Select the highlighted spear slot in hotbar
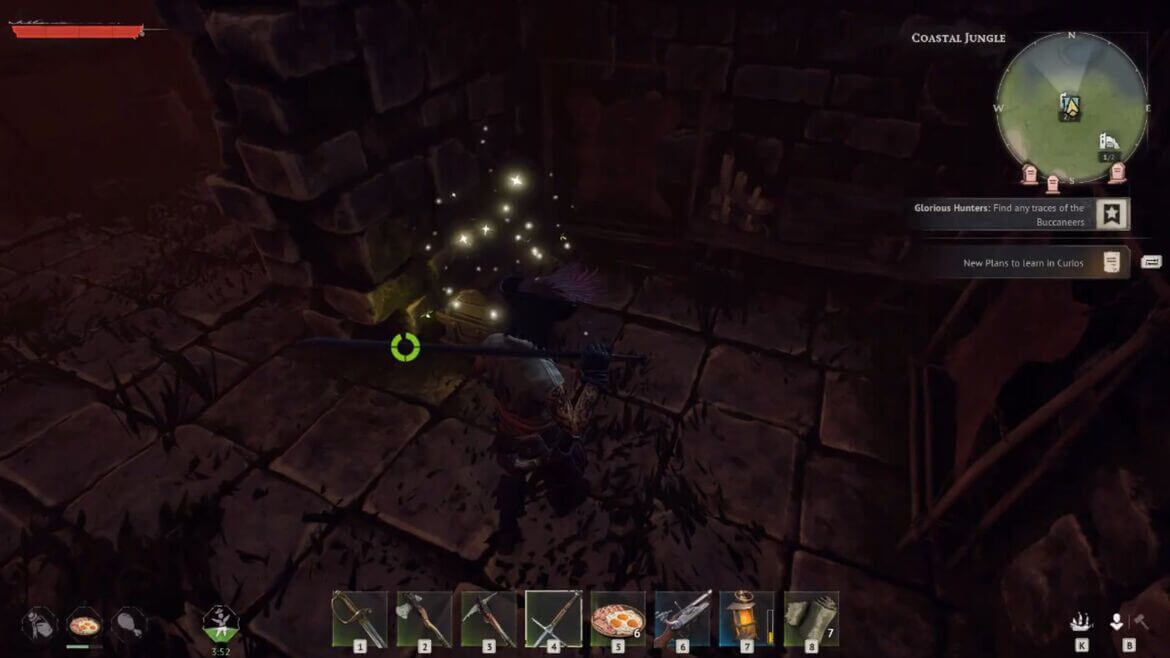 [x=553, y=619]
